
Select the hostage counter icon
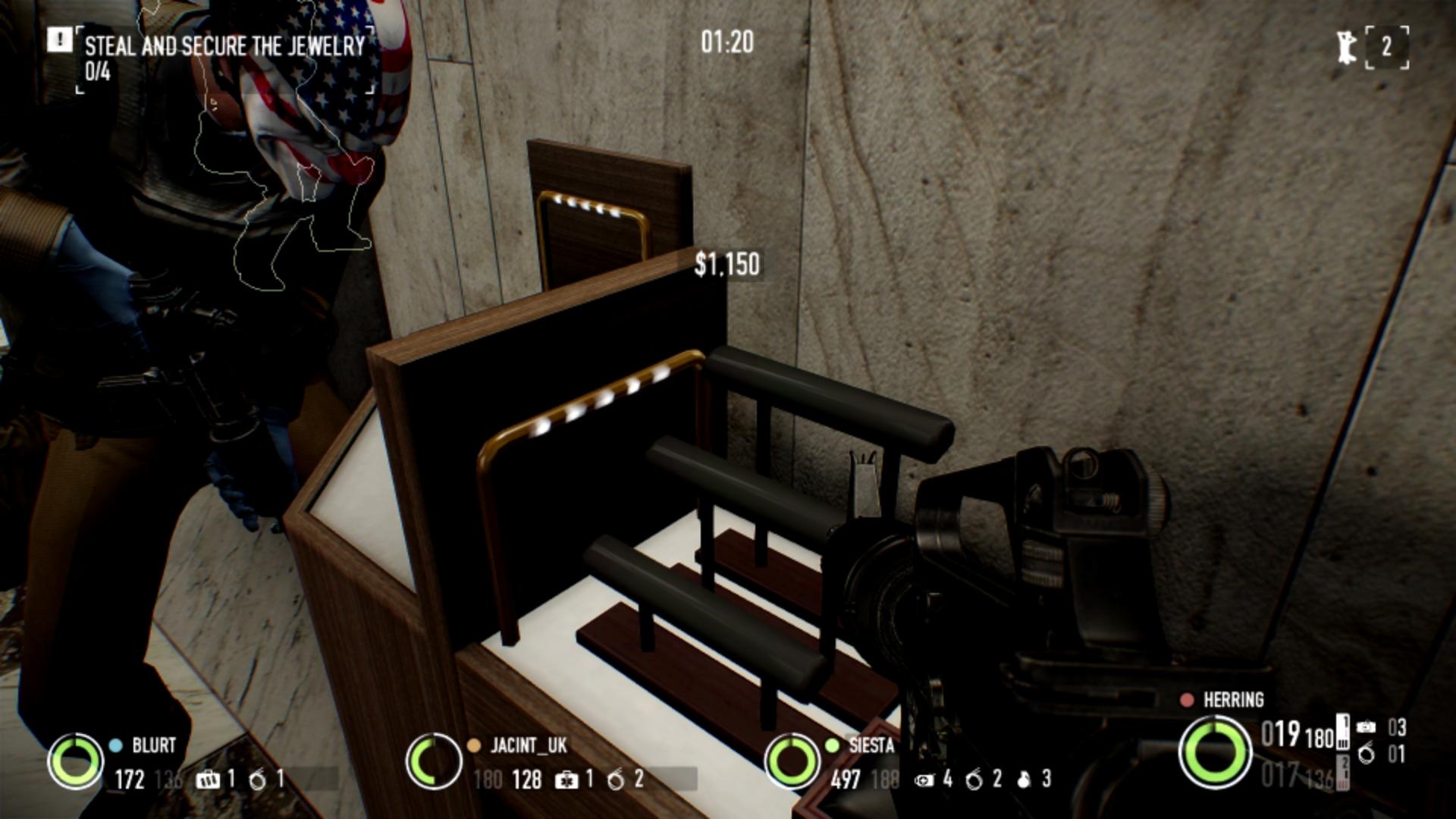1347,47
